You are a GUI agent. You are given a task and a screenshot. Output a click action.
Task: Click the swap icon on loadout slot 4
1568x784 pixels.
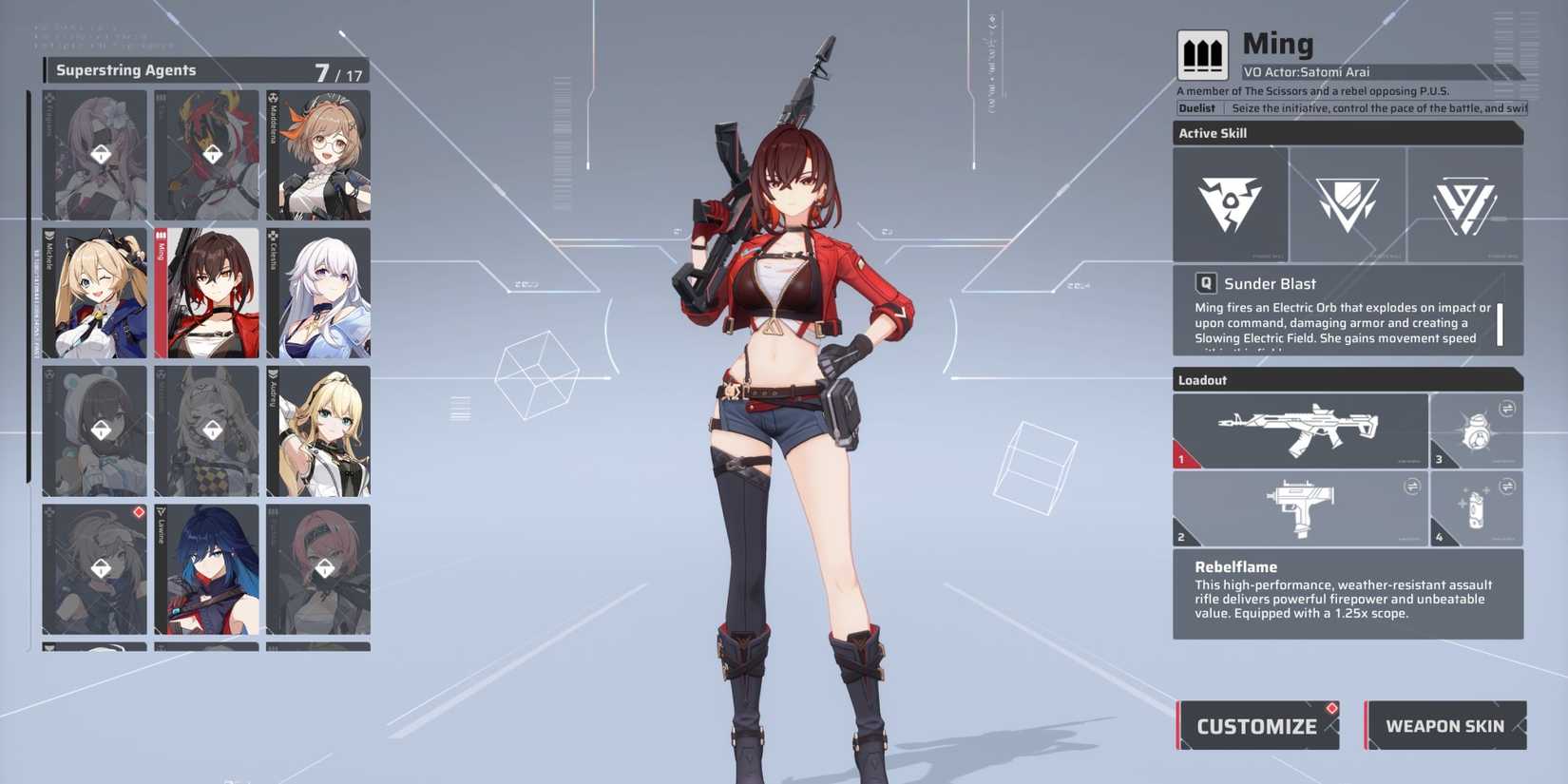point(1510,486)
